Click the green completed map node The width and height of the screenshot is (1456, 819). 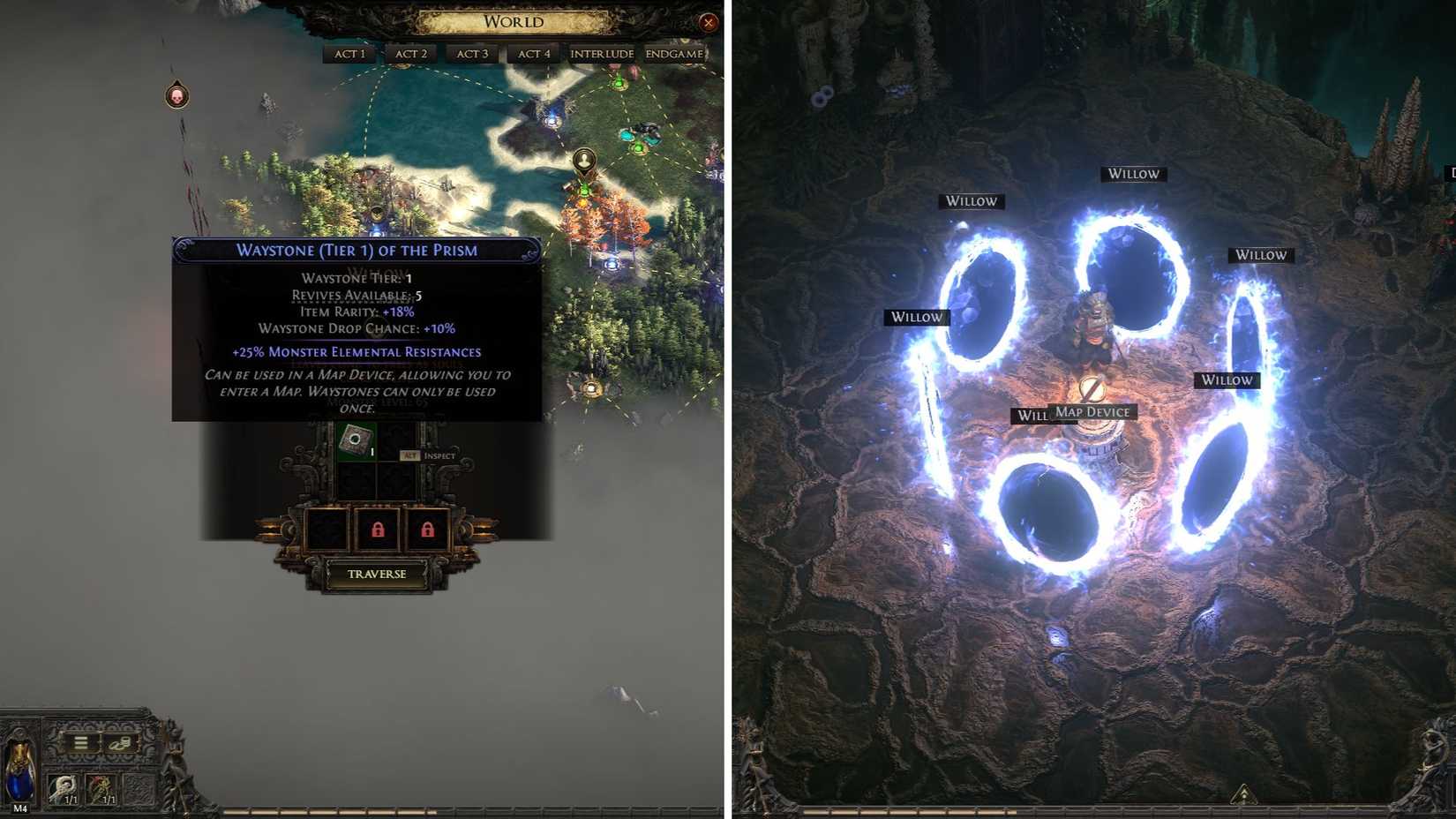(x=639, y=148)
